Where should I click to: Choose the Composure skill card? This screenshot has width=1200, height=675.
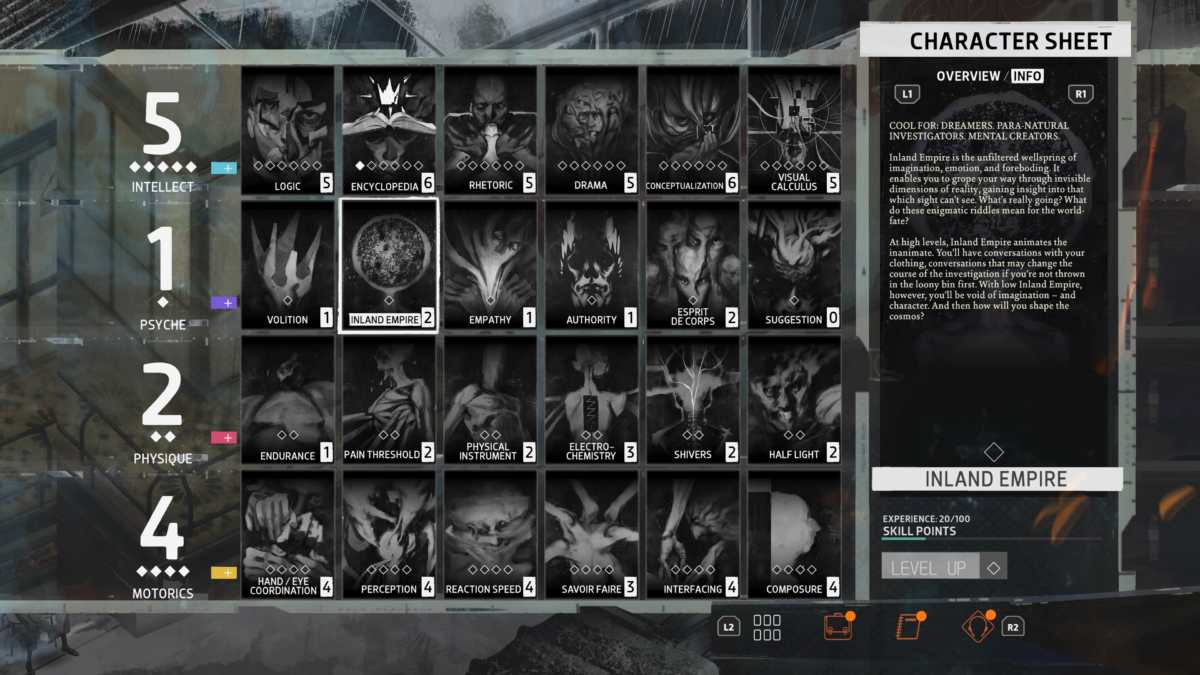[794, 534]
